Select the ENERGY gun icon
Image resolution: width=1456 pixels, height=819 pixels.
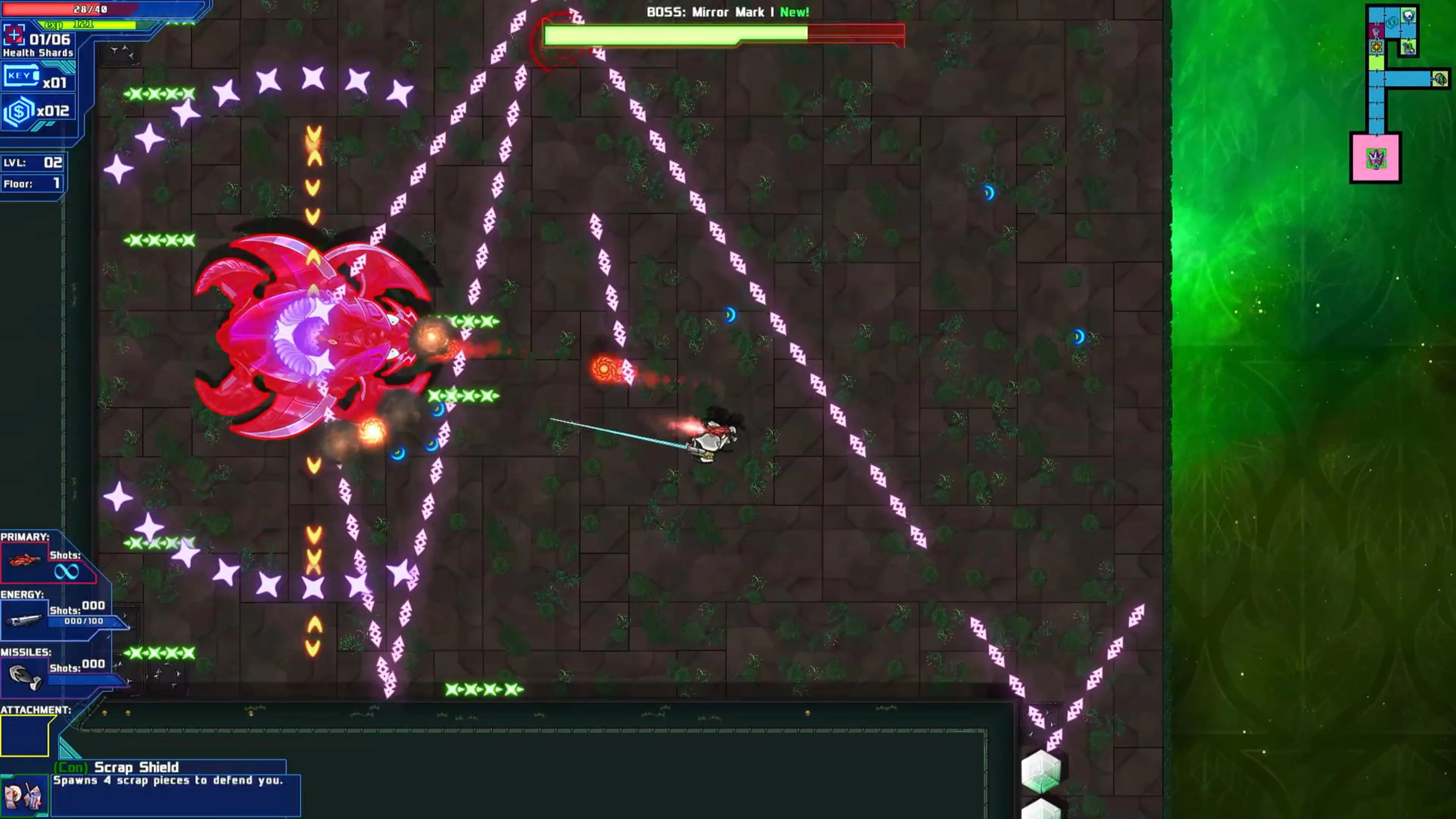[25, 620]
